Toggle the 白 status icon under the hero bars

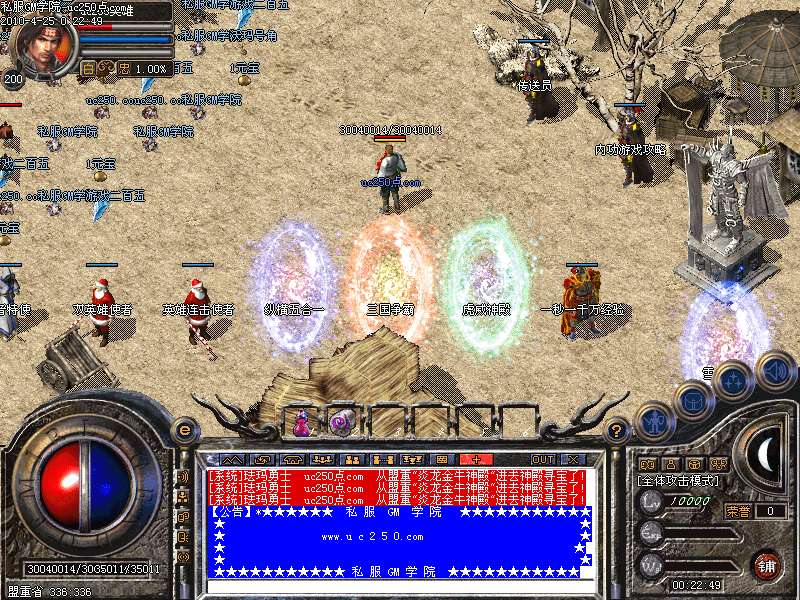tap(88, 68)
